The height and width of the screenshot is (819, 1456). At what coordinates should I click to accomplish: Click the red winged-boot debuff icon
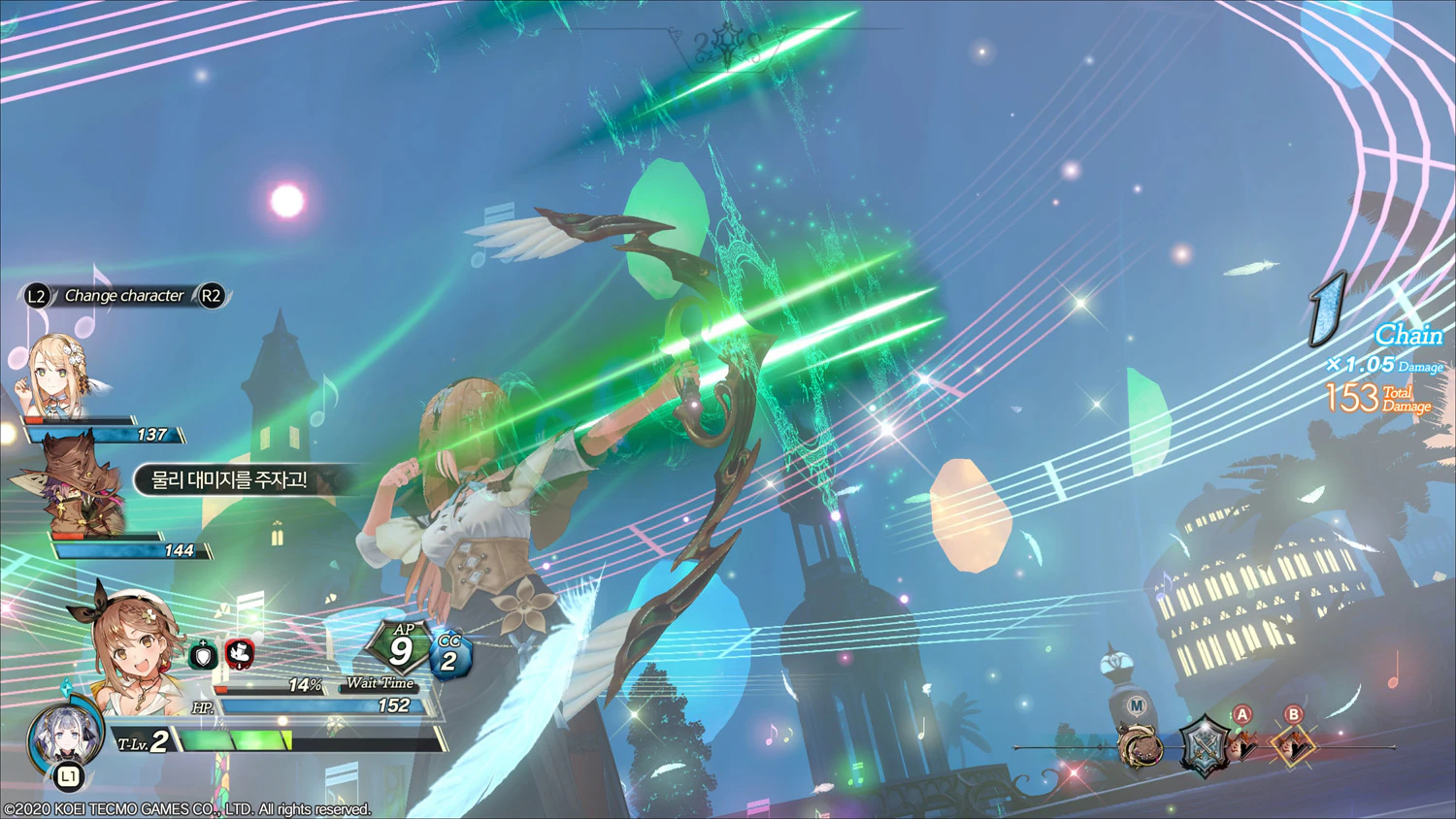(240, 654)
